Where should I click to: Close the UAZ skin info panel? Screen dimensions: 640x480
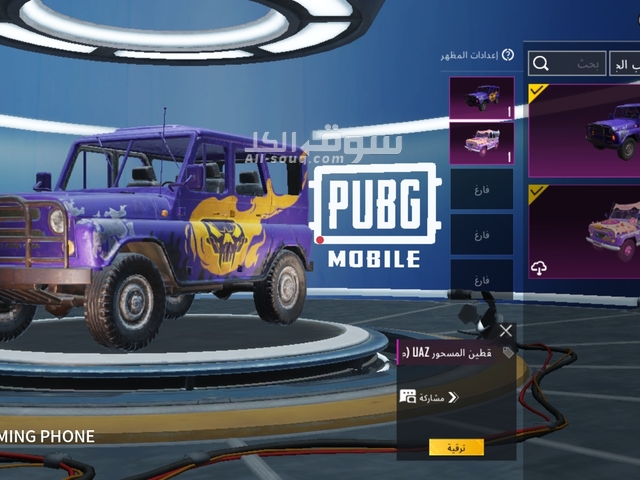pos(506,330)
